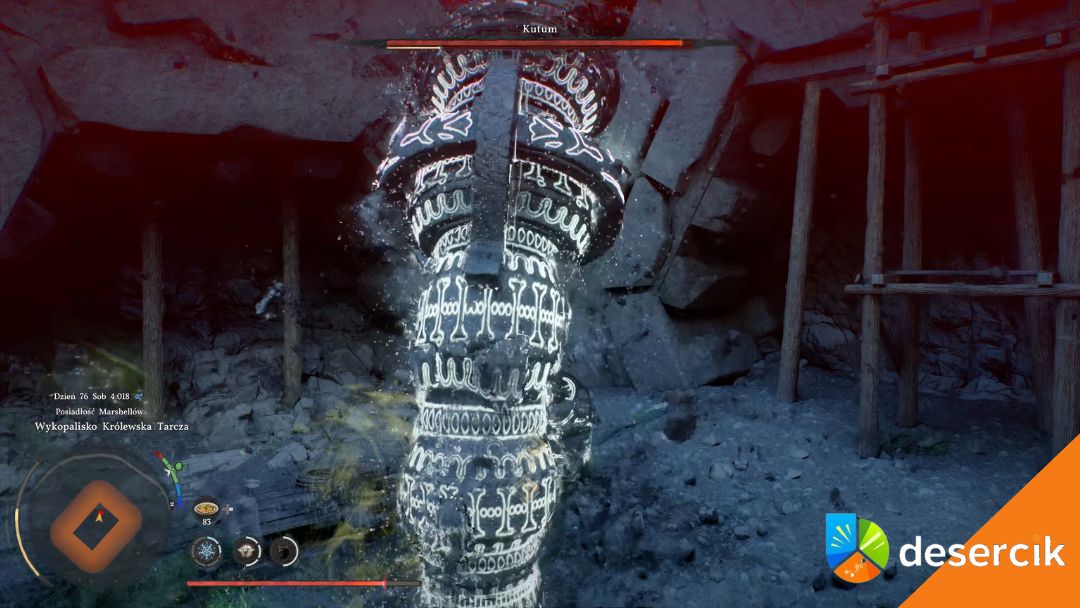The height and width of the screenshot is (608, 1080).
Task: Activate the snowflake frost skill
Action: (208, 551)
